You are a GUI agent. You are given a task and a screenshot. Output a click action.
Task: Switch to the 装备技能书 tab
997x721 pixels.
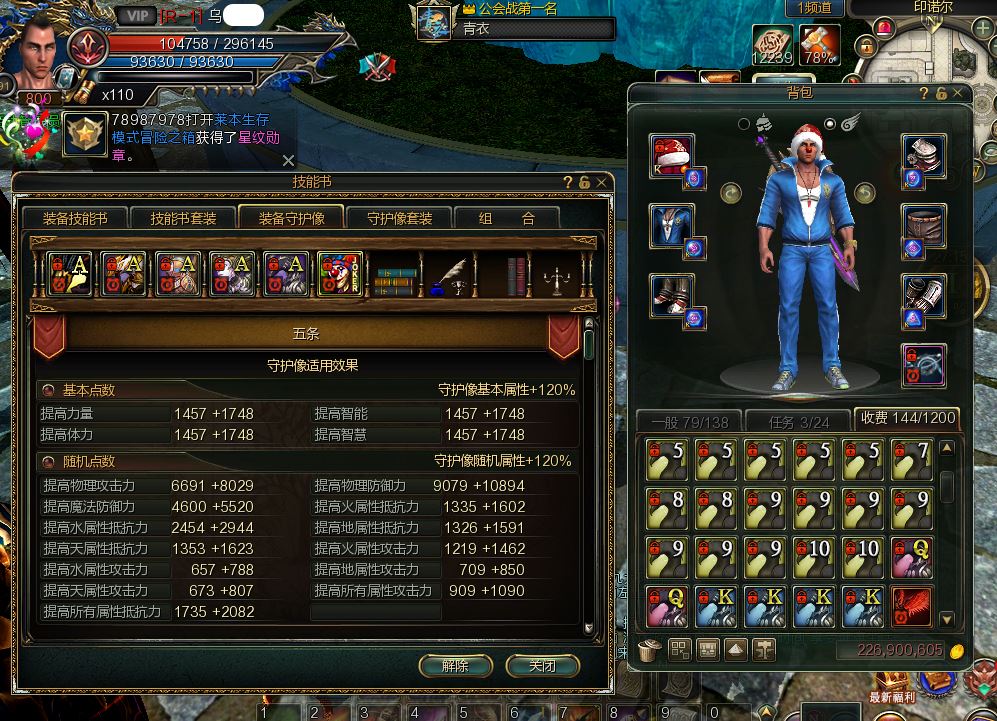[x=75, y=218]
